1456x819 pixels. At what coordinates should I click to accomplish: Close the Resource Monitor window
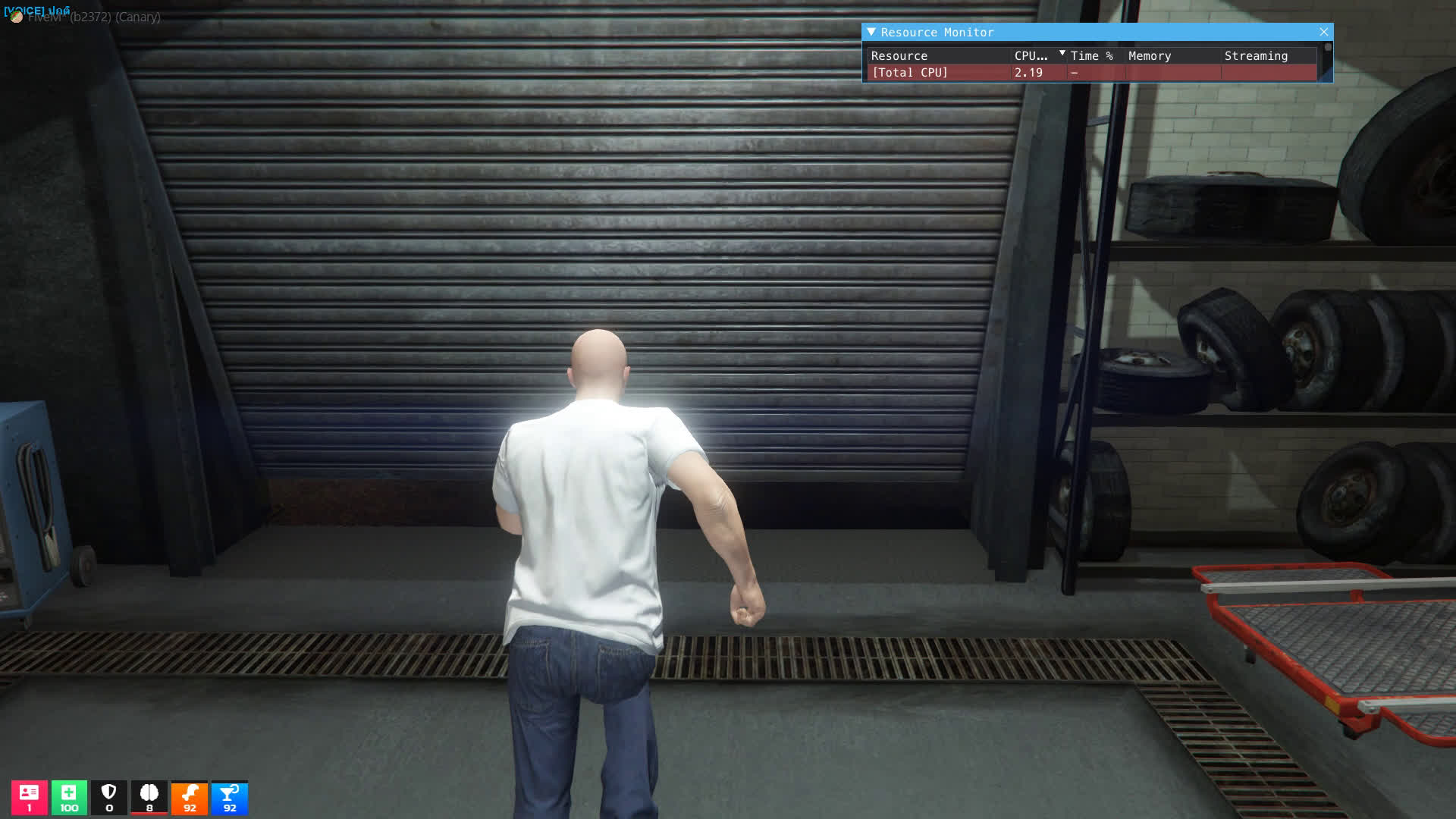click(1323, 32)
